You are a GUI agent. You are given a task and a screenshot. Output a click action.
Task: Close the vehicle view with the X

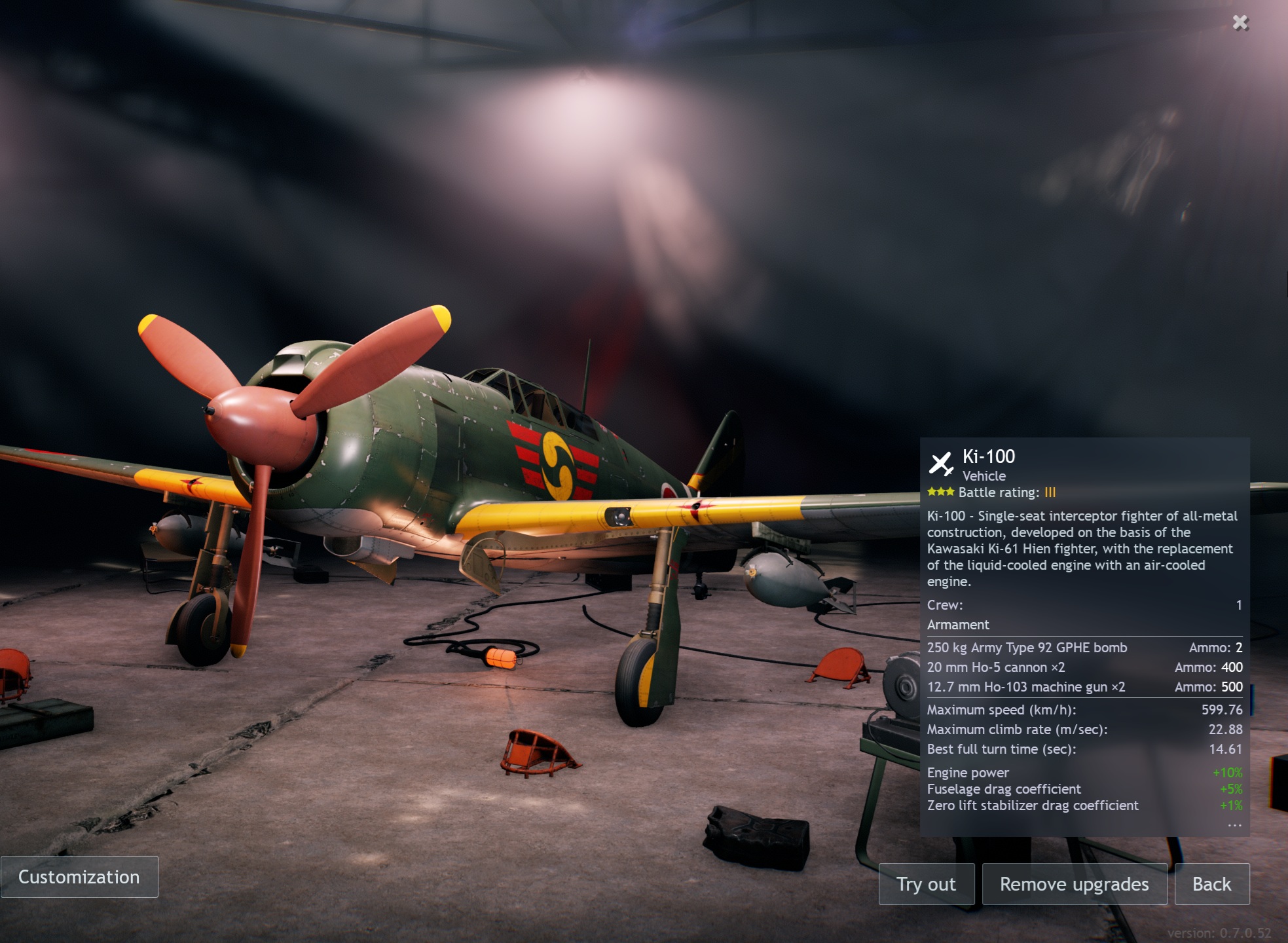pyautogui.click(x=1240, y=23)
